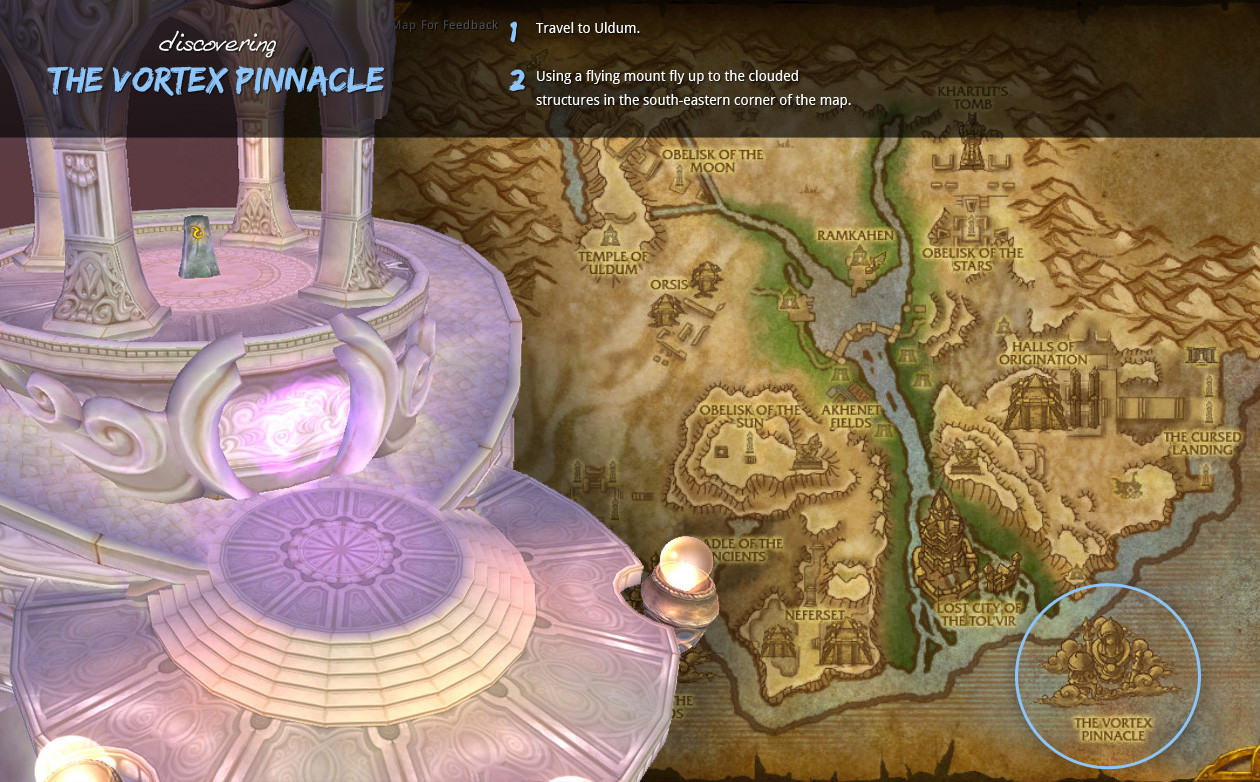1260x782 pixels.
Task: Select the Orsis map location
Action: point(670,285)
